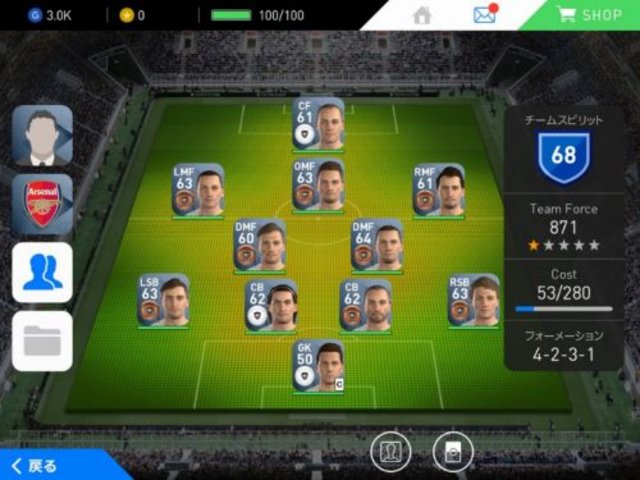Click the player portrait round icon

pyautogui.click(x=390, y=453)
